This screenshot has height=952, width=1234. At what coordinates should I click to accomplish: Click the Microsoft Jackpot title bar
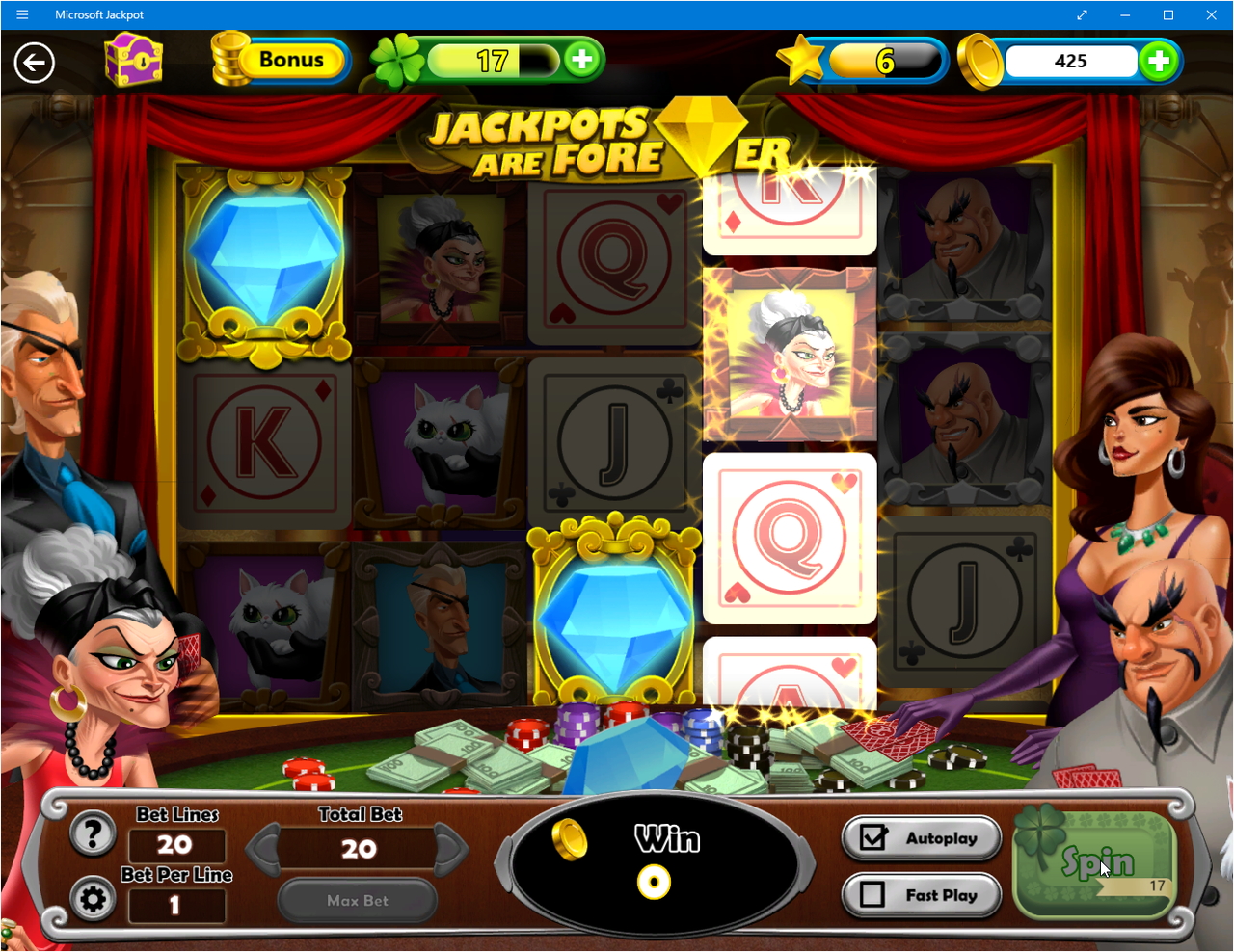99,14
